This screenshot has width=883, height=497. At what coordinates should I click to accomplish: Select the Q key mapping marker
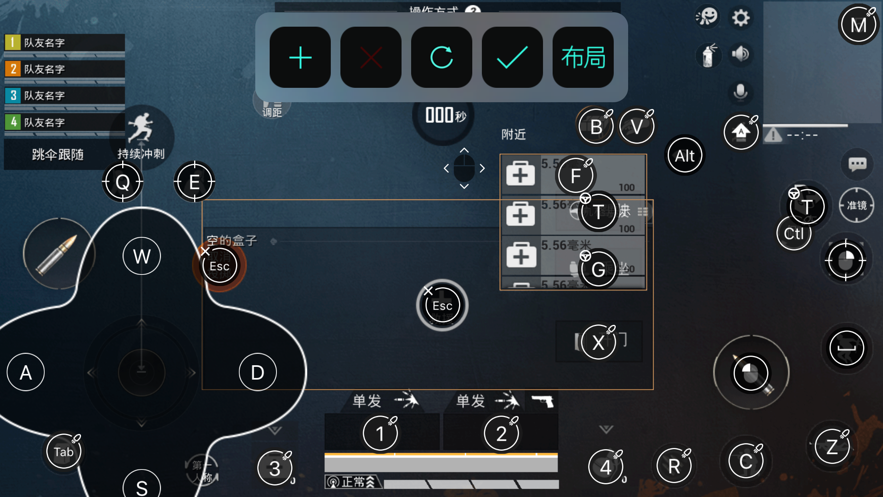coord(123,182)
